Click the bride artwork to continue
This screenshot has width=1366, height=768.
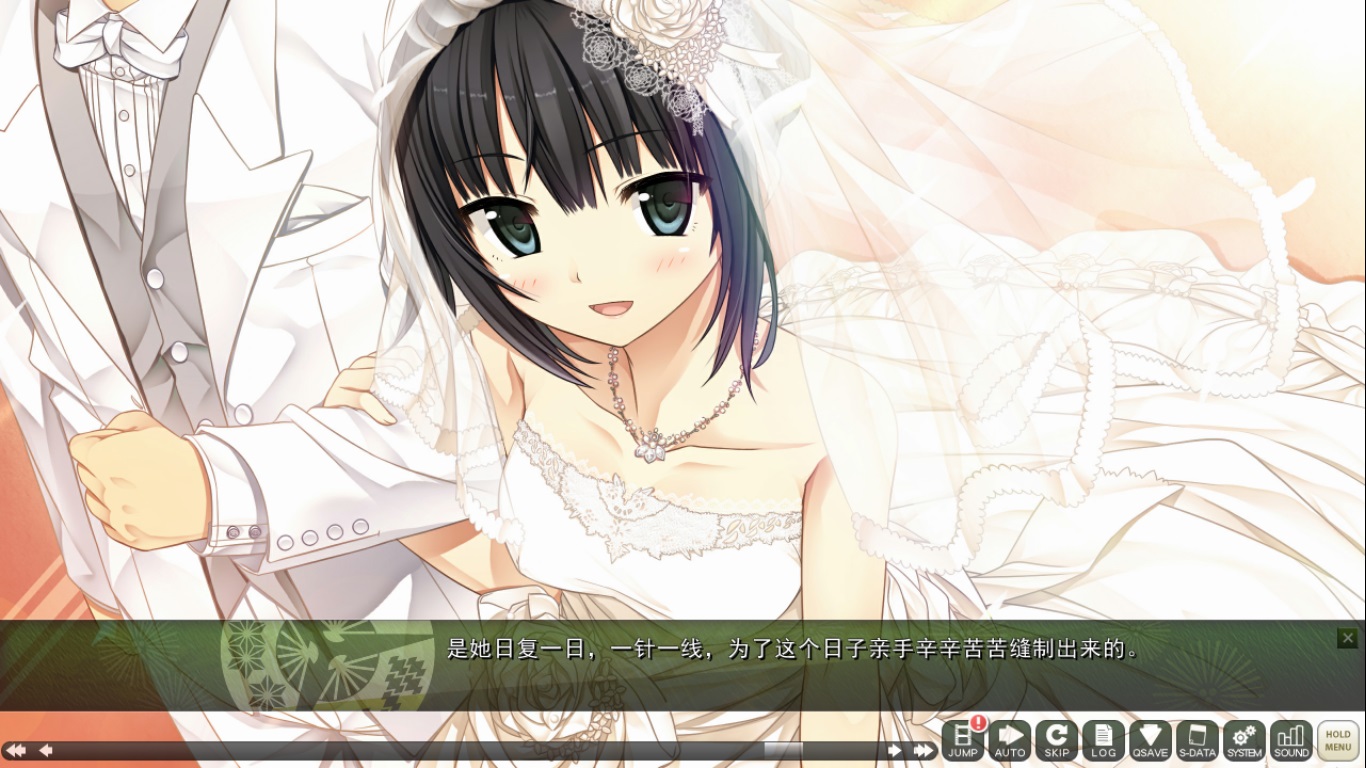(x=600, y=300)
